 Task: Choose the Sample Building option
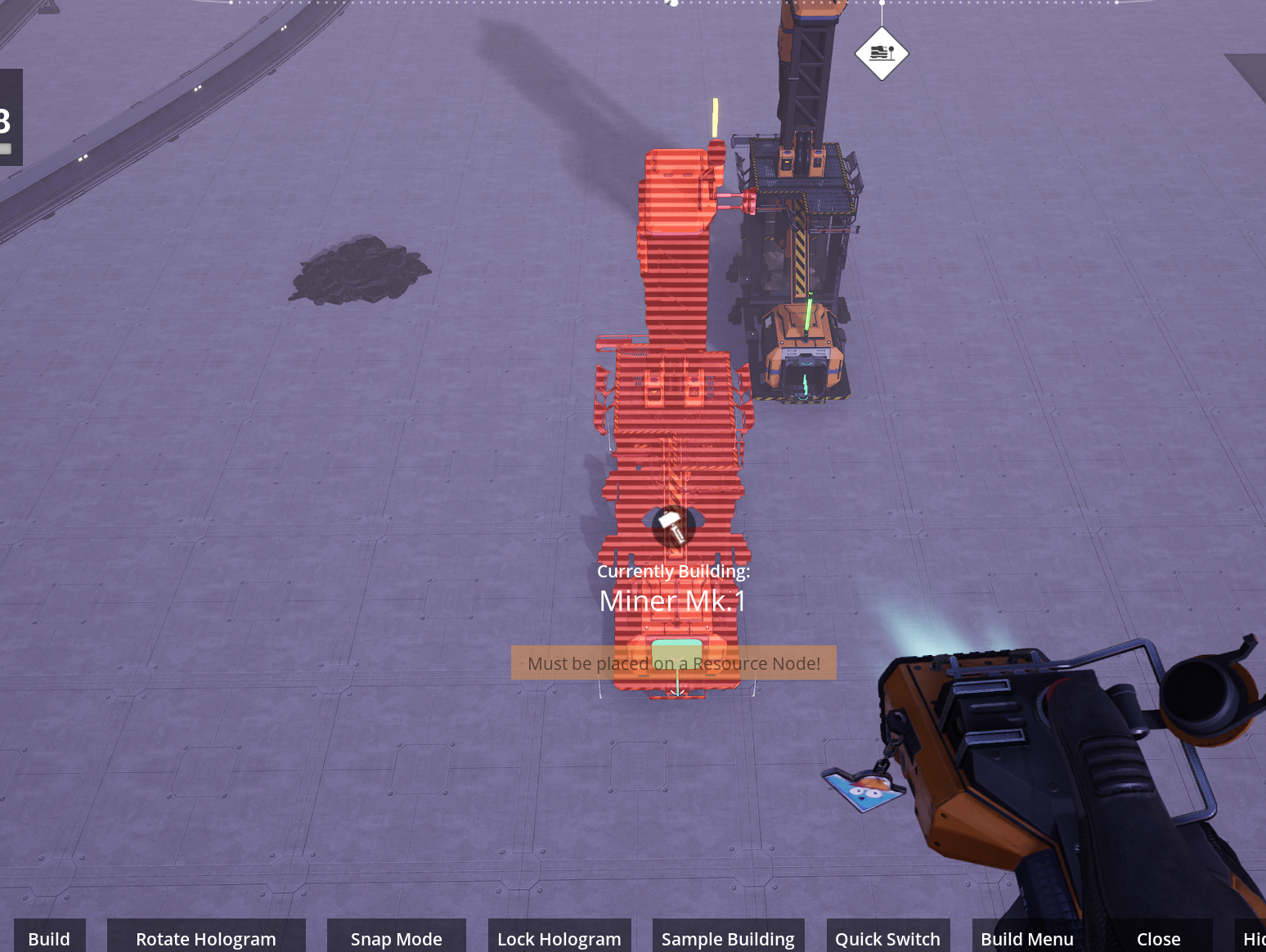(728, 938)
